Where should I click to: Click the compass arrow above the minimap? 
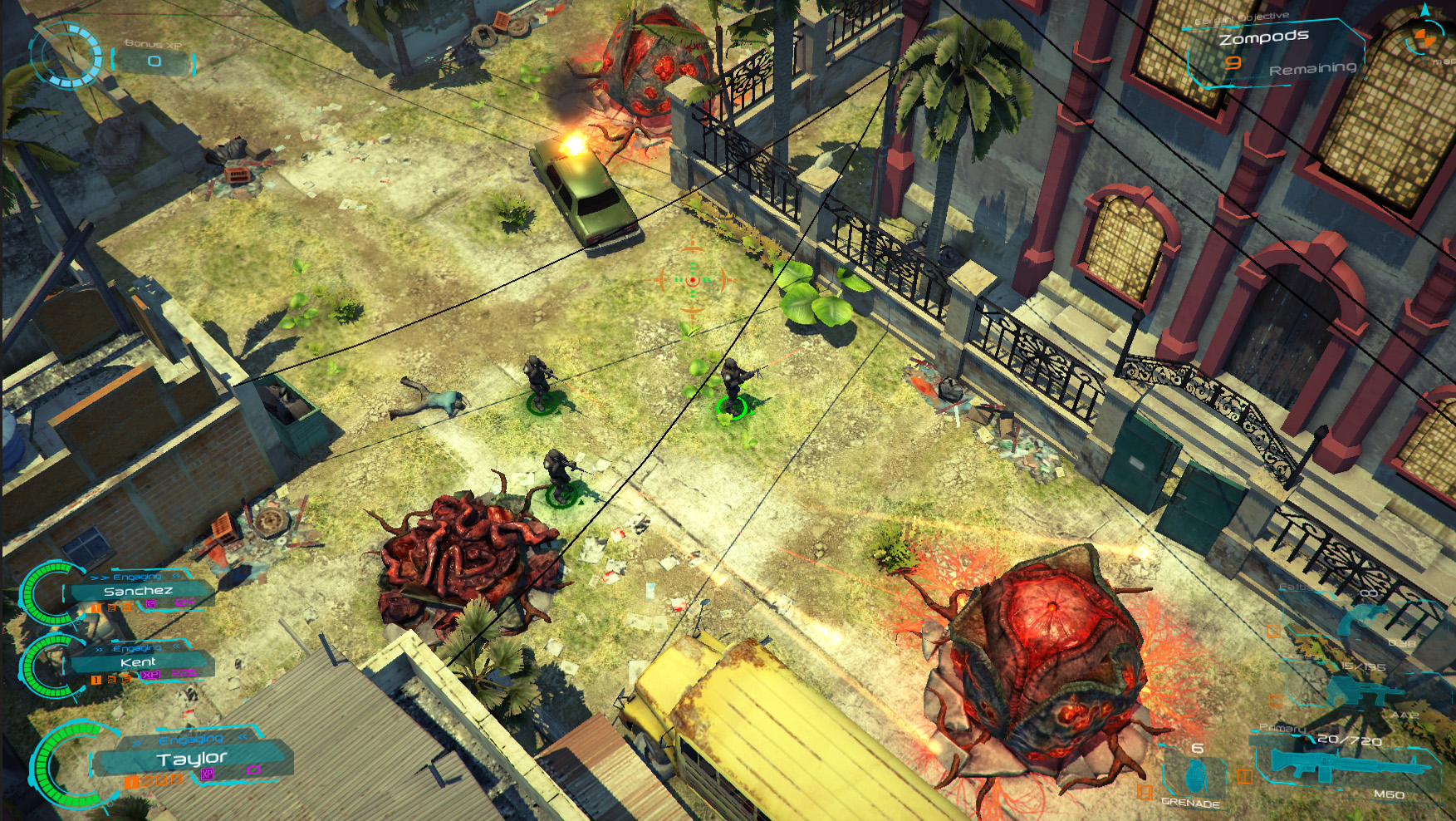tap(1425, 8)
